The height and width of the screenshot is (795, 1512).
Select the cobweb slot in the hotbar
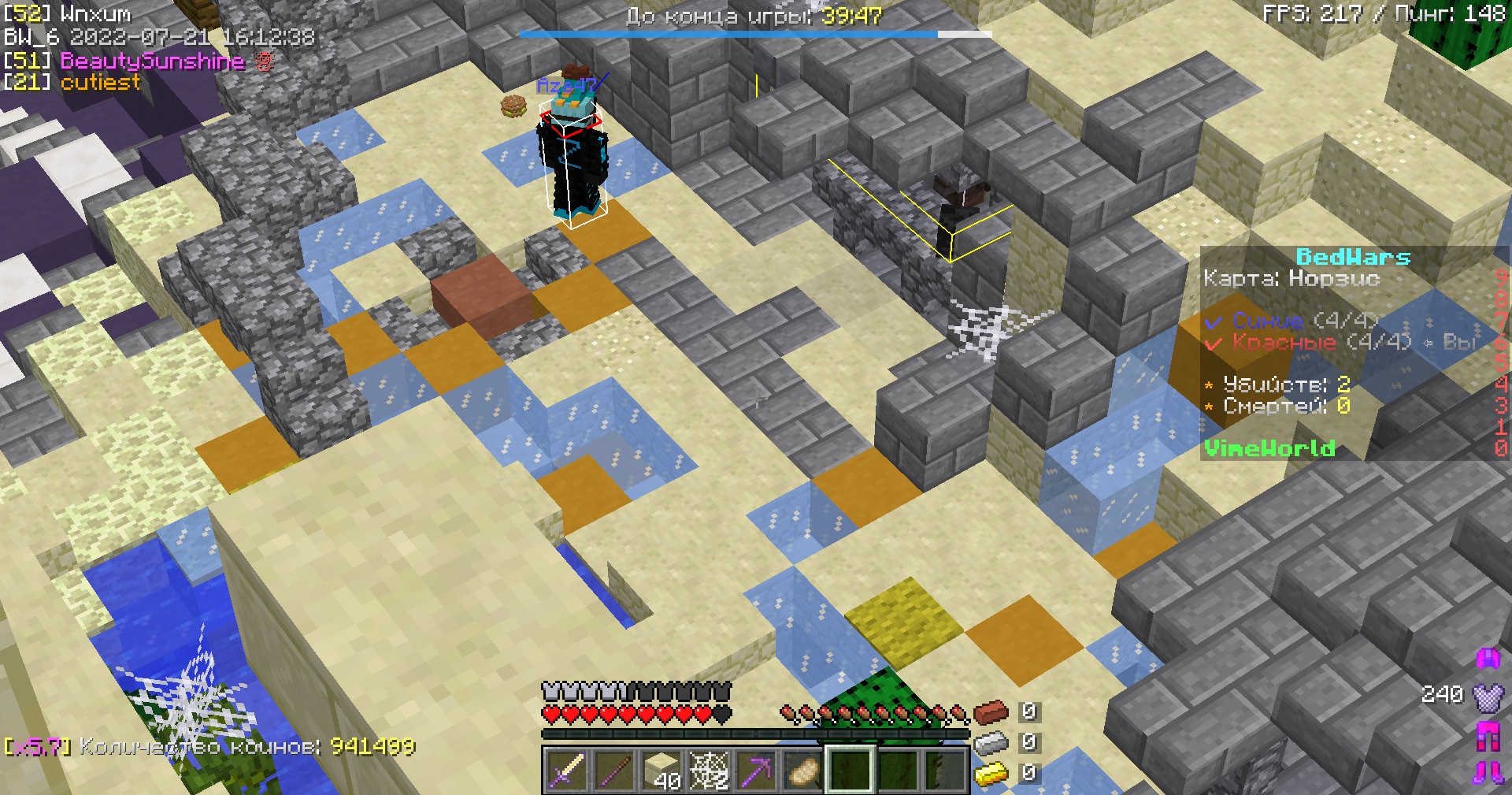(709, 770)
